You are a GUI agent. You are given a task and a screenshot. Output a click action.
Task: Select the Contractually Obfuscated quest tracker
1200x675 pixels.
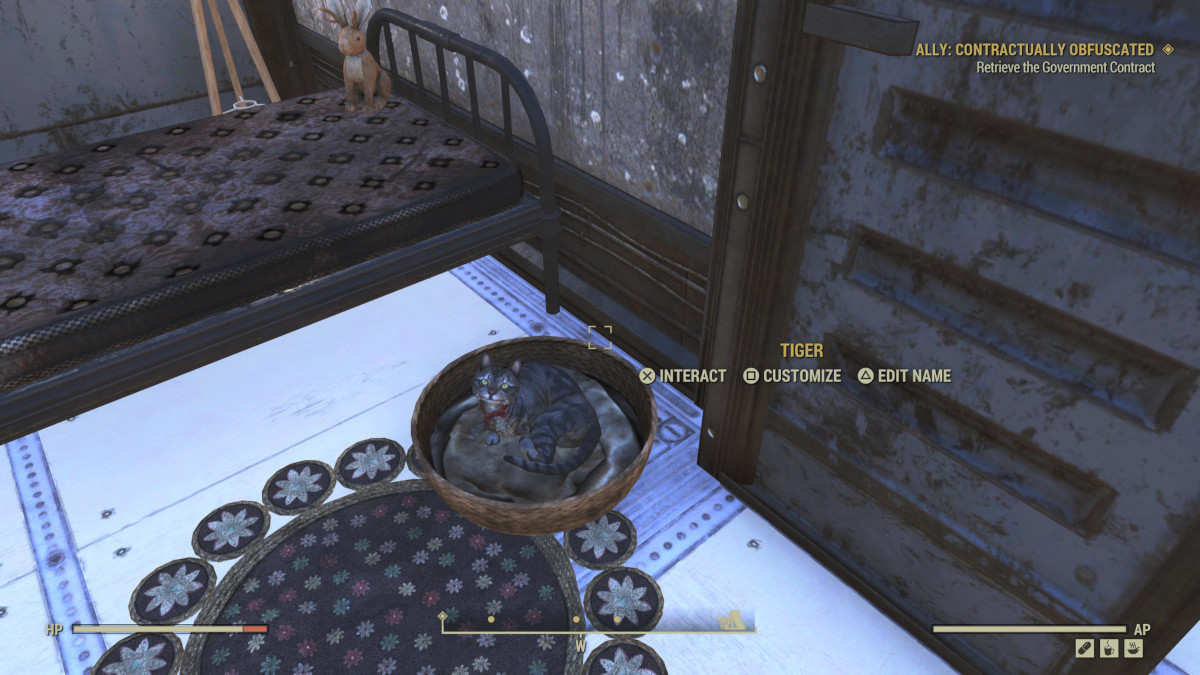tap(1035, 49)
